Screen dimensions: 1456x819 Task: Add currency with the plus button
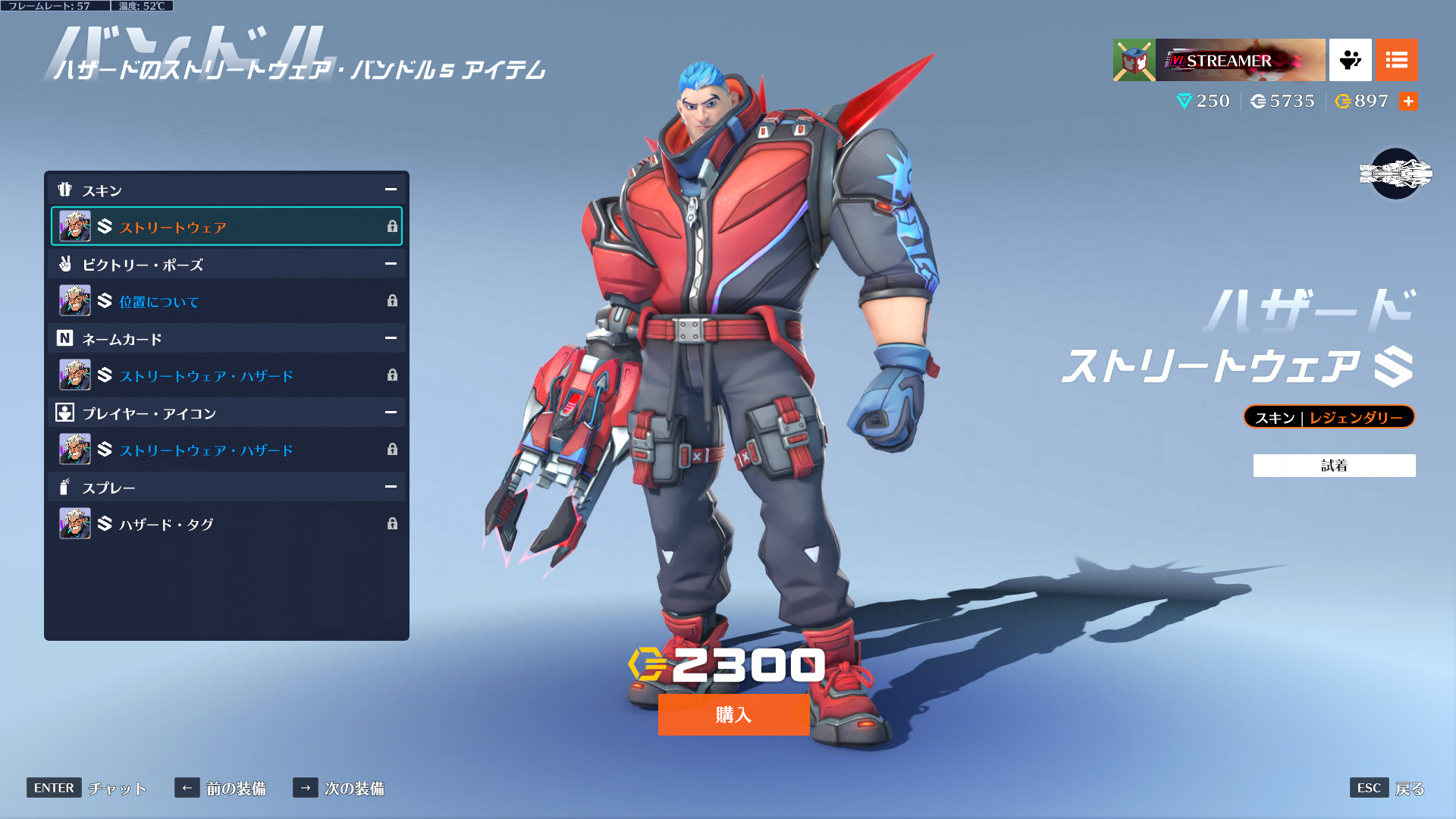click(x=1408, y=102)
